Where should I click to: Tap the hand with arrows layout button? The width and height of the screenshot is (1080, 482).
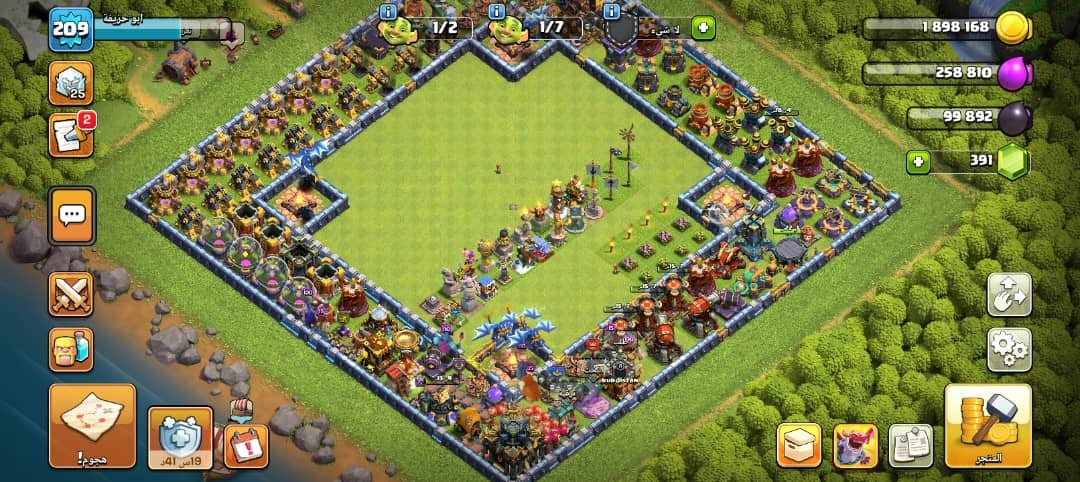(1009, 294)
